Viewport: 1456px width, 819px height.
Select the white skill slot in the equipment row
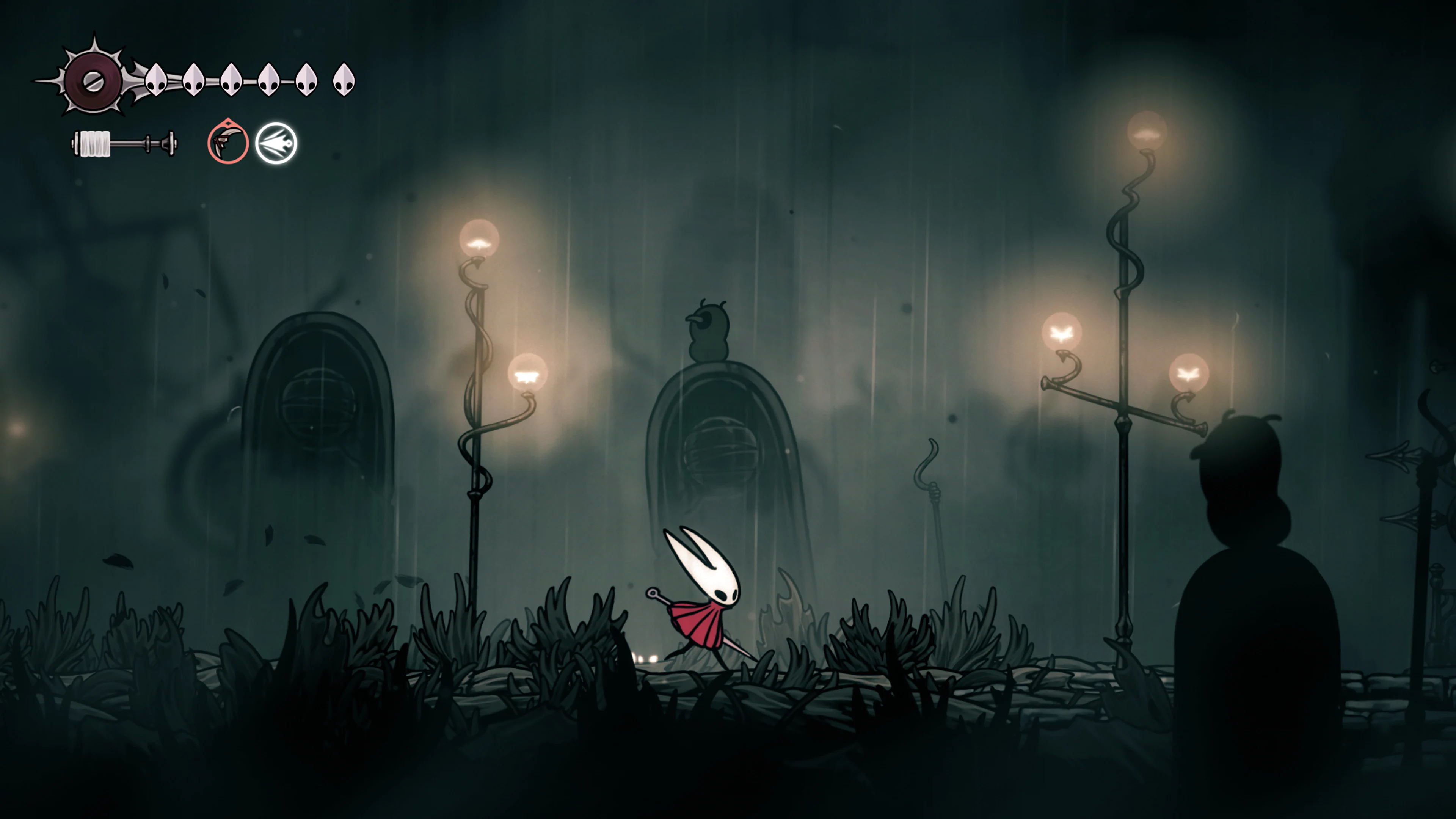[x=276, y=144]
